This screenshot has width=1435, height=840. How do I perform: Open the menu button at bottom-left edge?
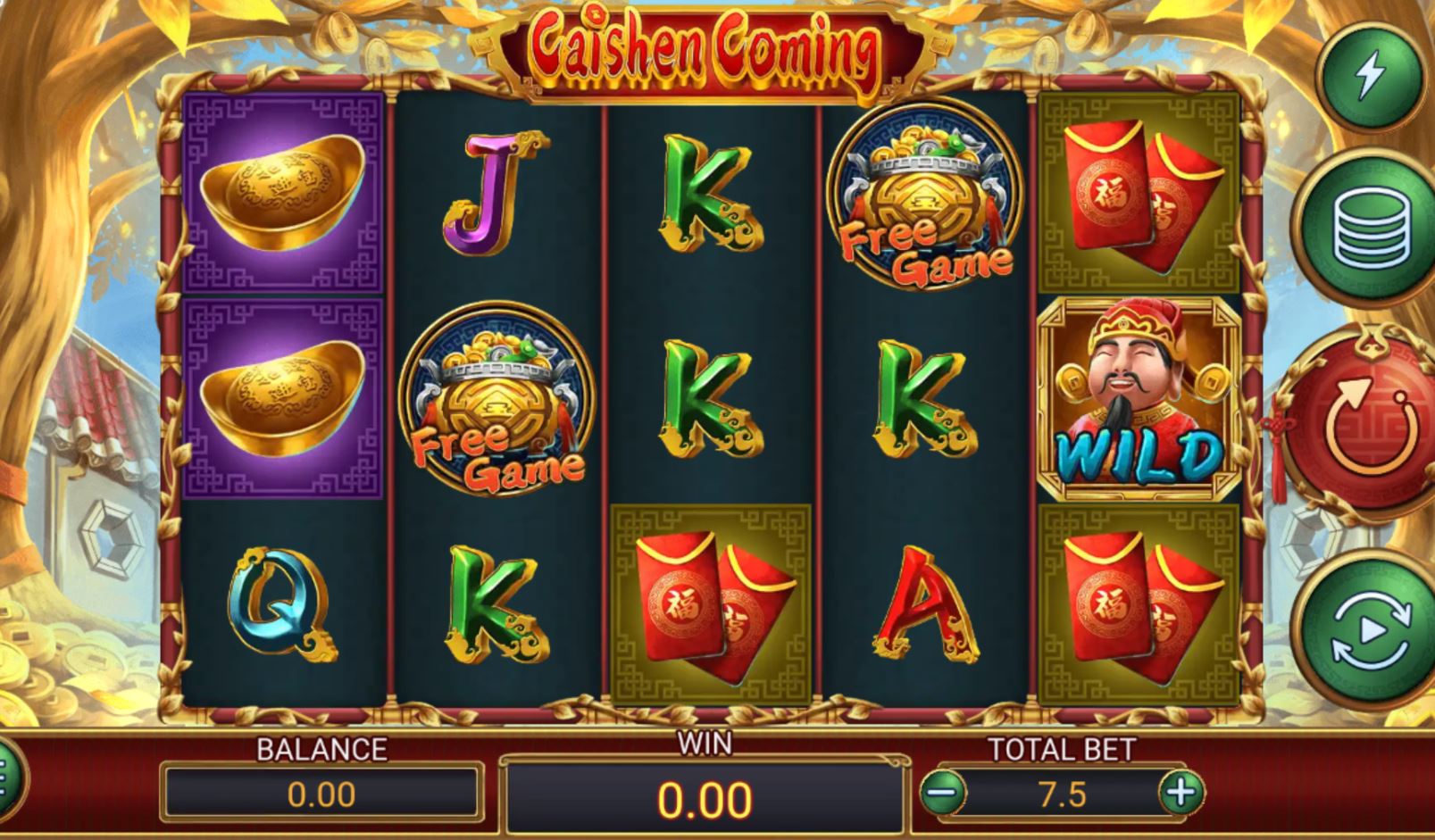7,778
